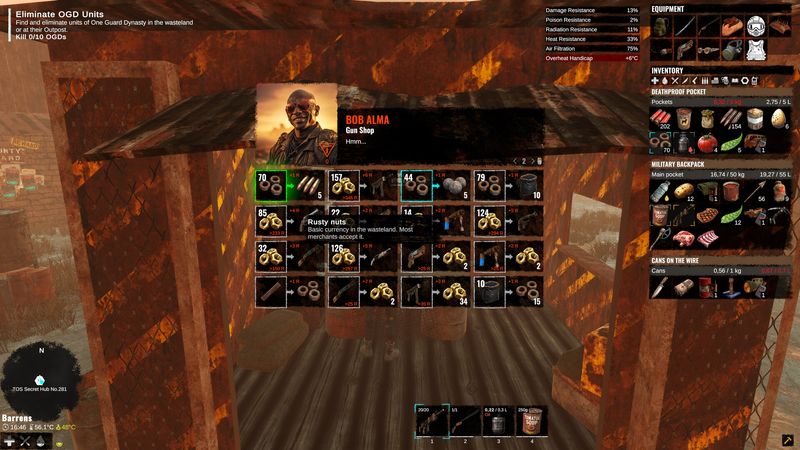Select the white vest equipment slot
Screen dimensions: 800x450
(756, 48)
